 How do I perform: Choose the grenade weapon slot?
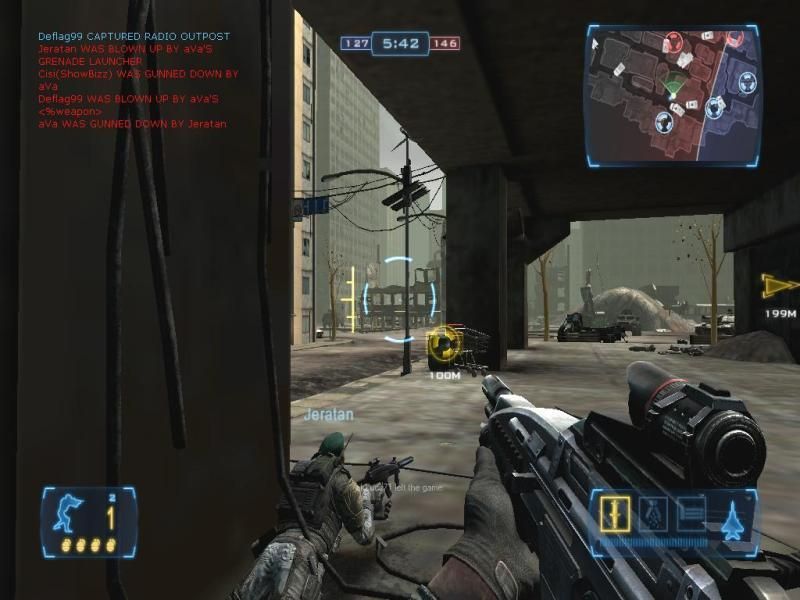pos(652,514)
